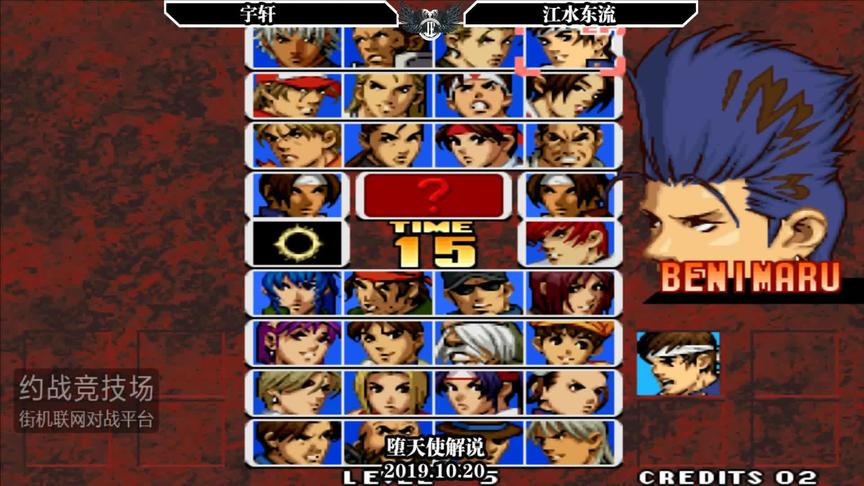Choose white-bearded Chin portrait

tap(480, 343)
